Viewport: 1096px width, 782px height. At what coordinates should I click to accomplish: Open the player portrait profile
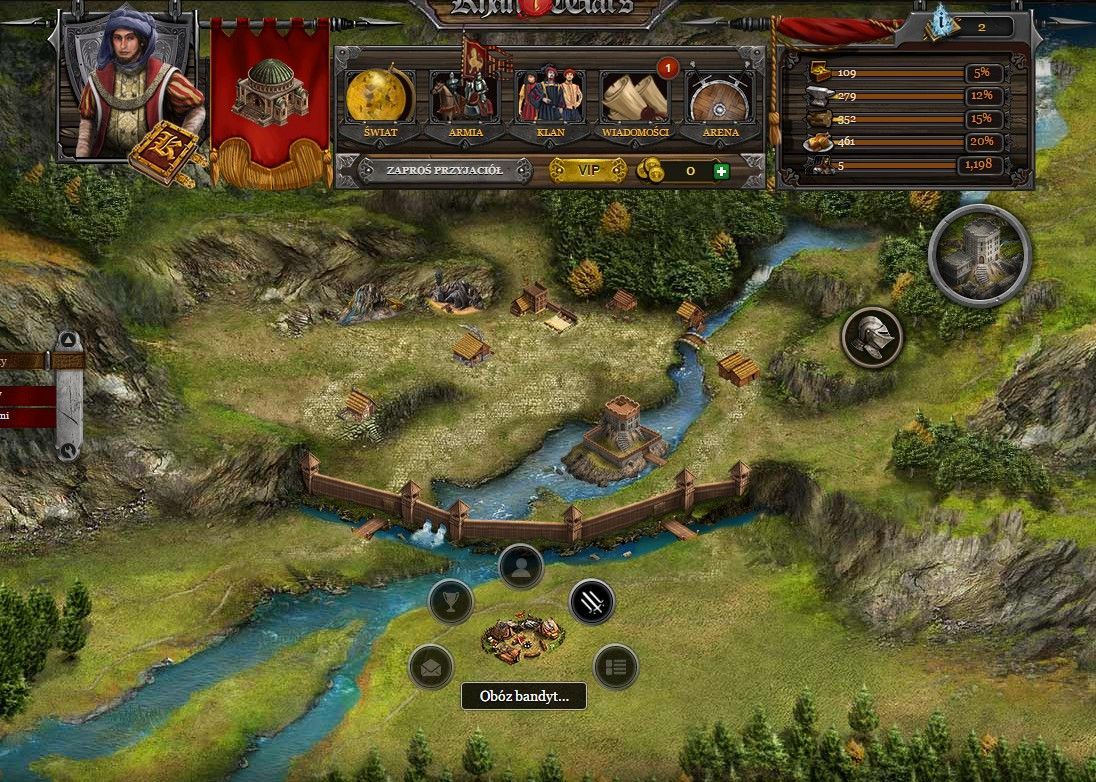(125, 85)
